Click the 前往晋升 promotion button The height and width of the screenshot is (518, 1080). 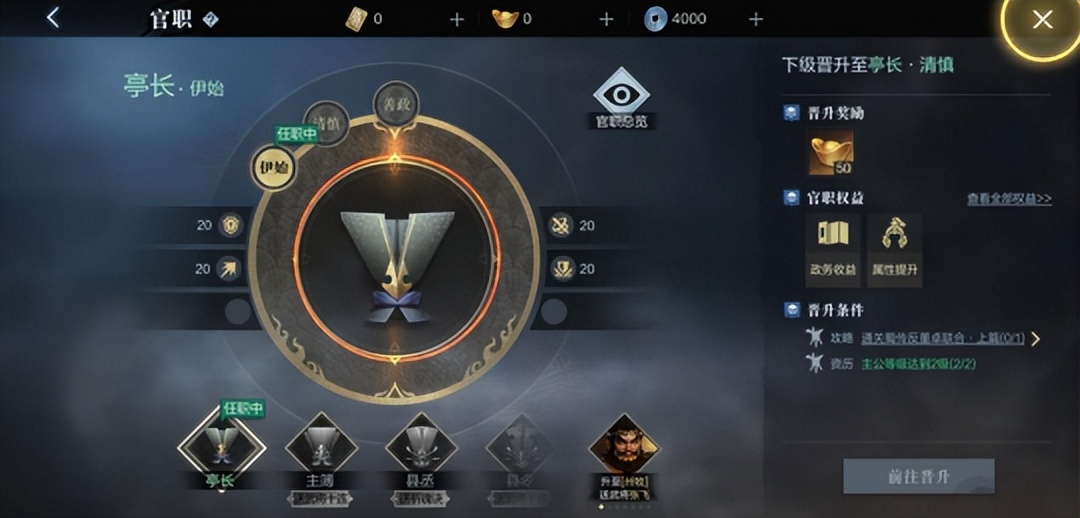[x=918, y=476]
